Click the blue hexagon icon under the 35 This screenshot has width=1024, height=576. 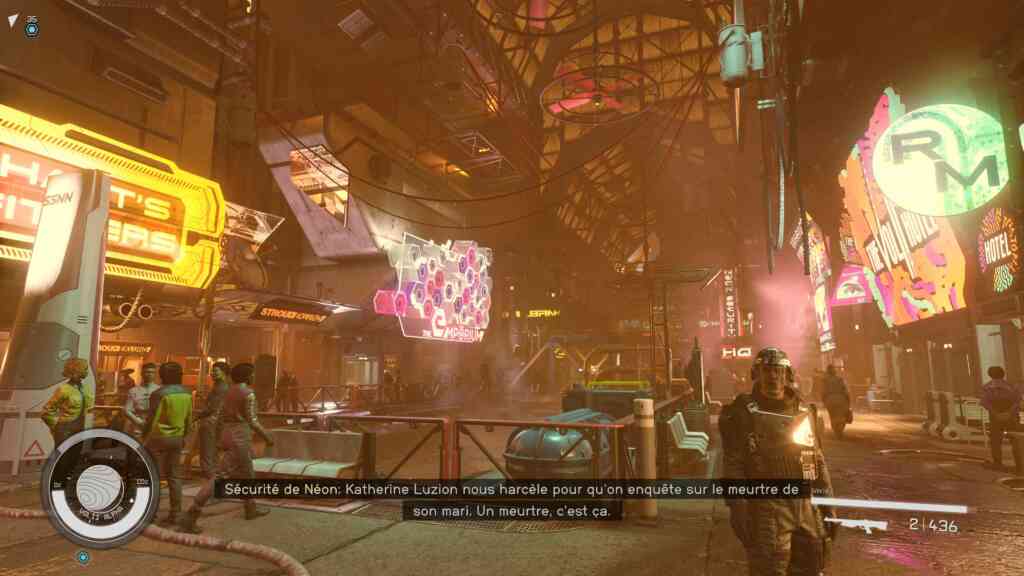point(32,30)
